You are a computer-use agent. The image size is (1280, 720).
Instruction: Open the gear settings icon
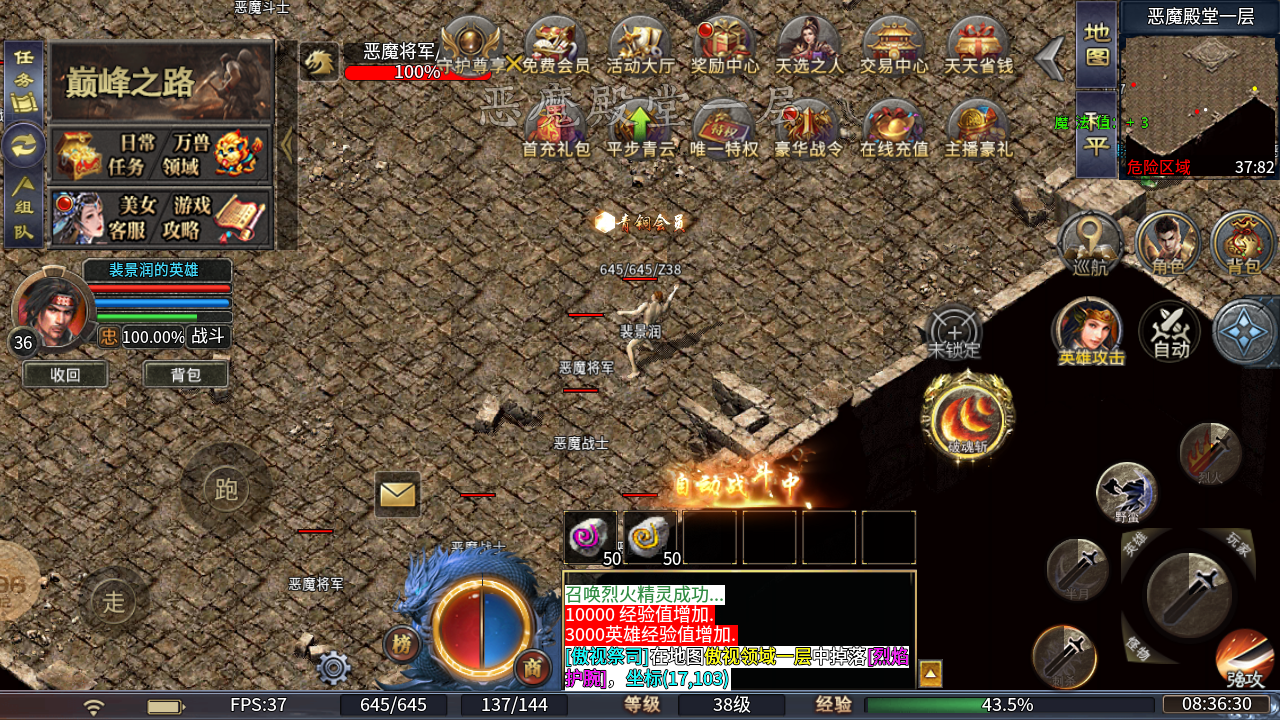click(333, 667)
